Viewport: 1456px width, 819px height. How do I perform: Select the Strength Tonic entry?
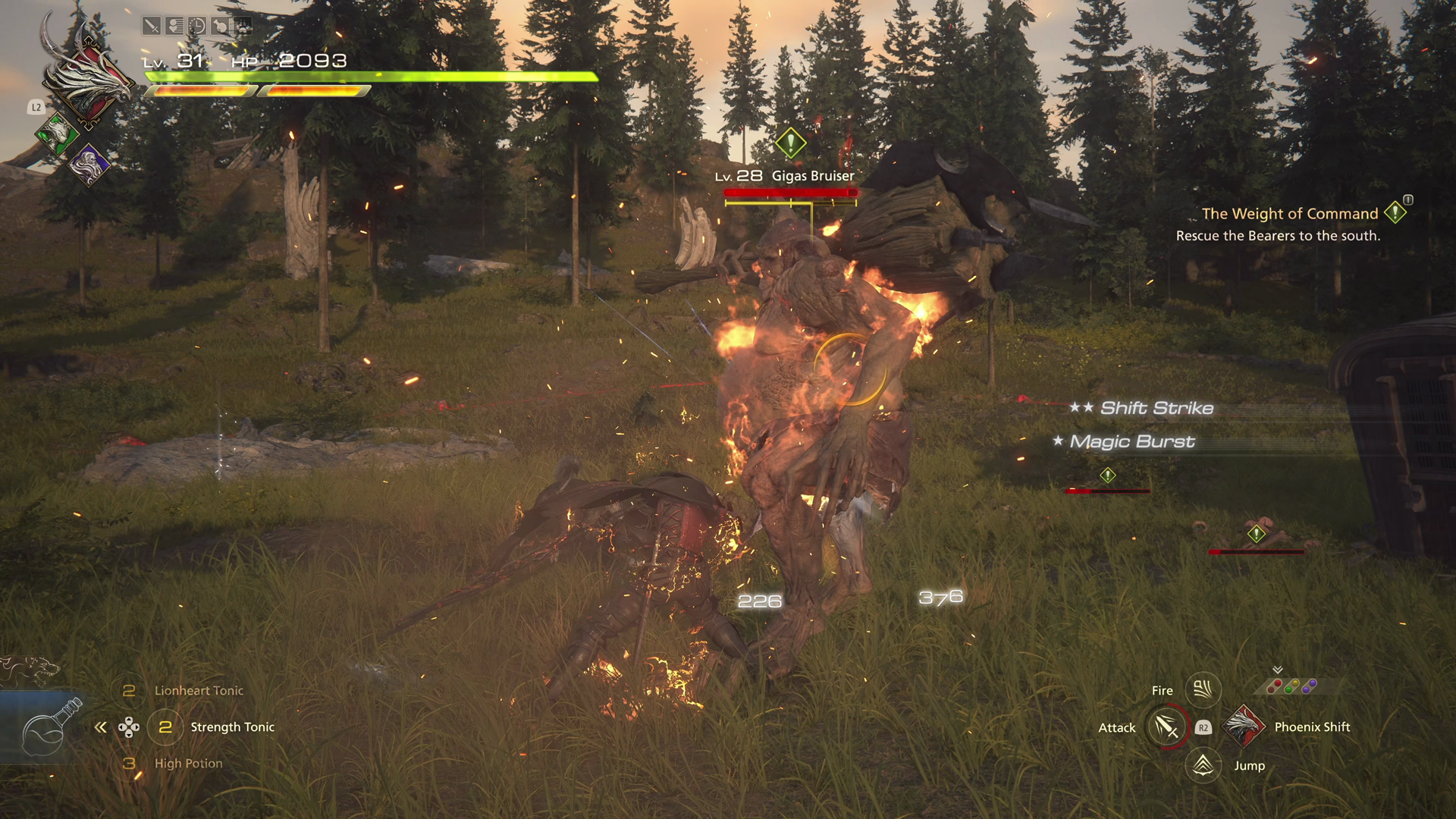(x=231, y=726)
